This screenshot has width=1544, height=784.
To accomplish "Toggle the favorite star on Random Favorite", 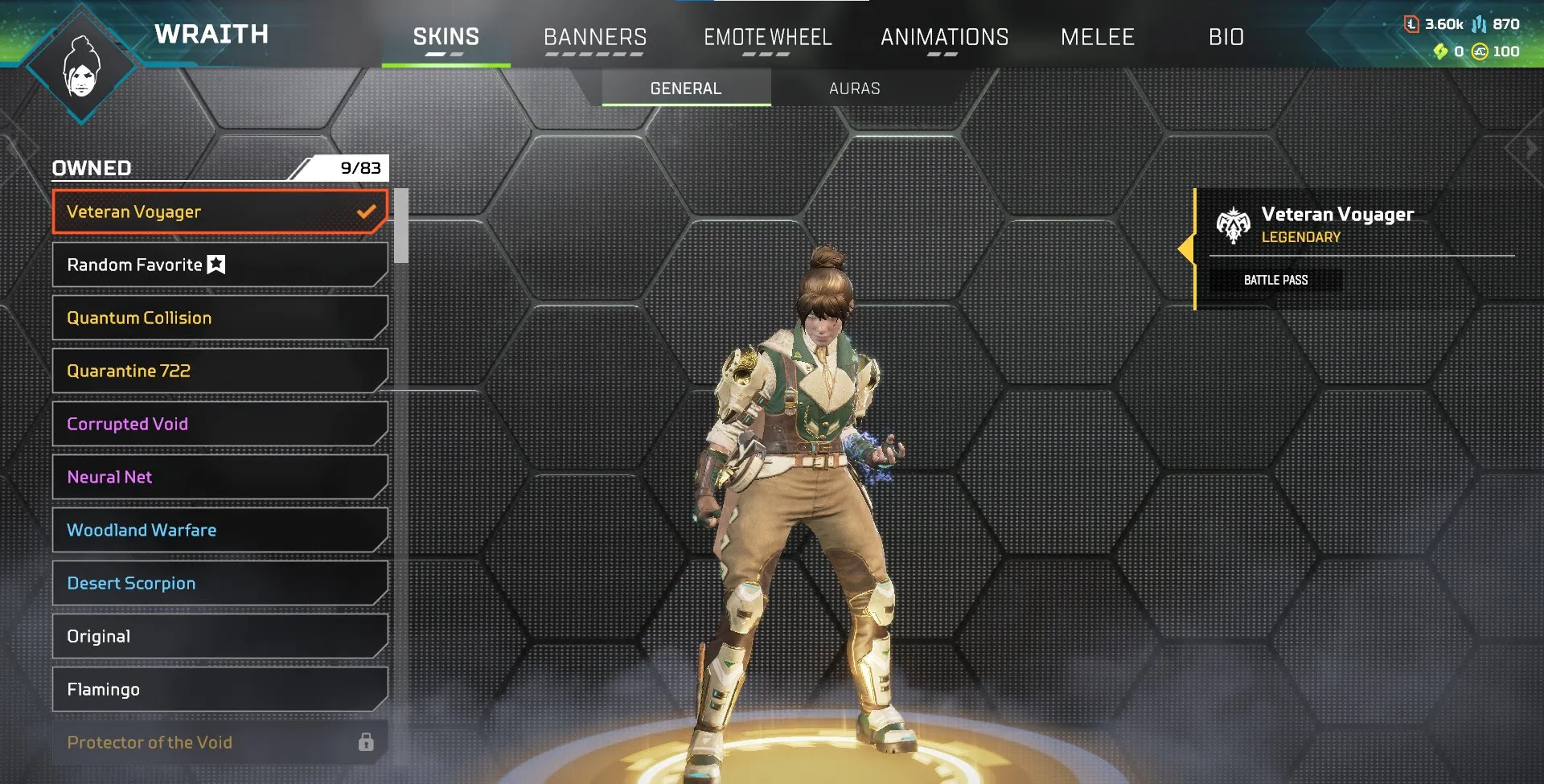I will click(216, 264).
